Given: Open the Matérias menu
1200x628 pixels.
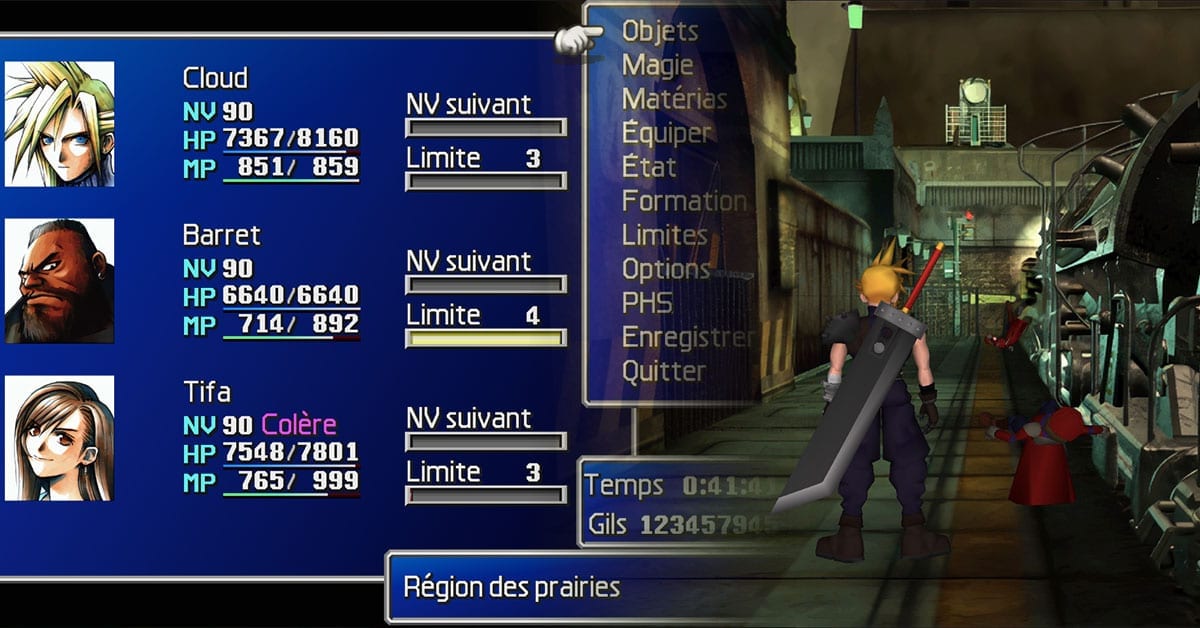Looking at the screenshot, I should click(x=674, y=99).
